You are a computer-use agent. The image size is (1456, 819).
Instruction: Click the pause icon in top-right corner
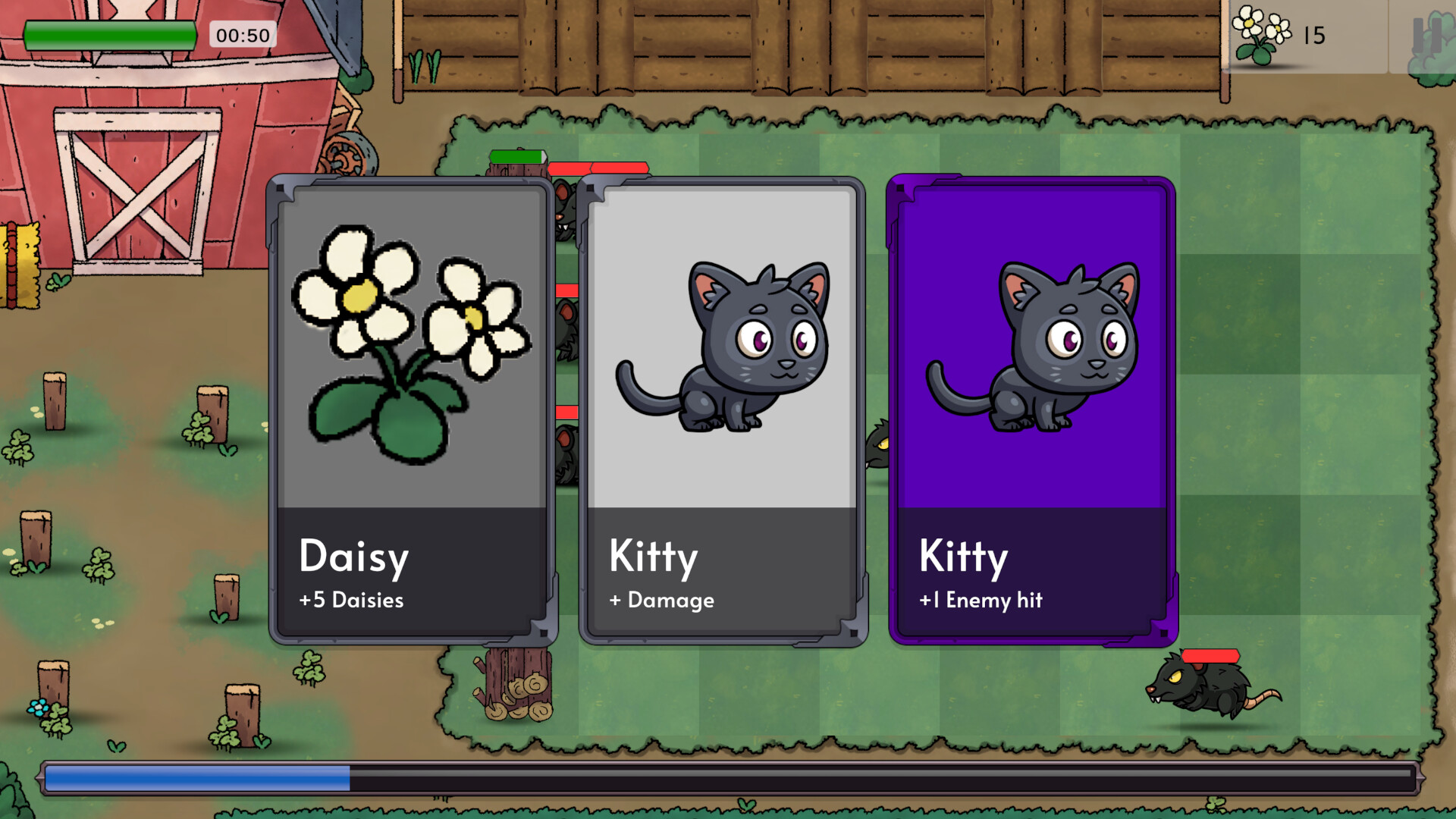1429,33
